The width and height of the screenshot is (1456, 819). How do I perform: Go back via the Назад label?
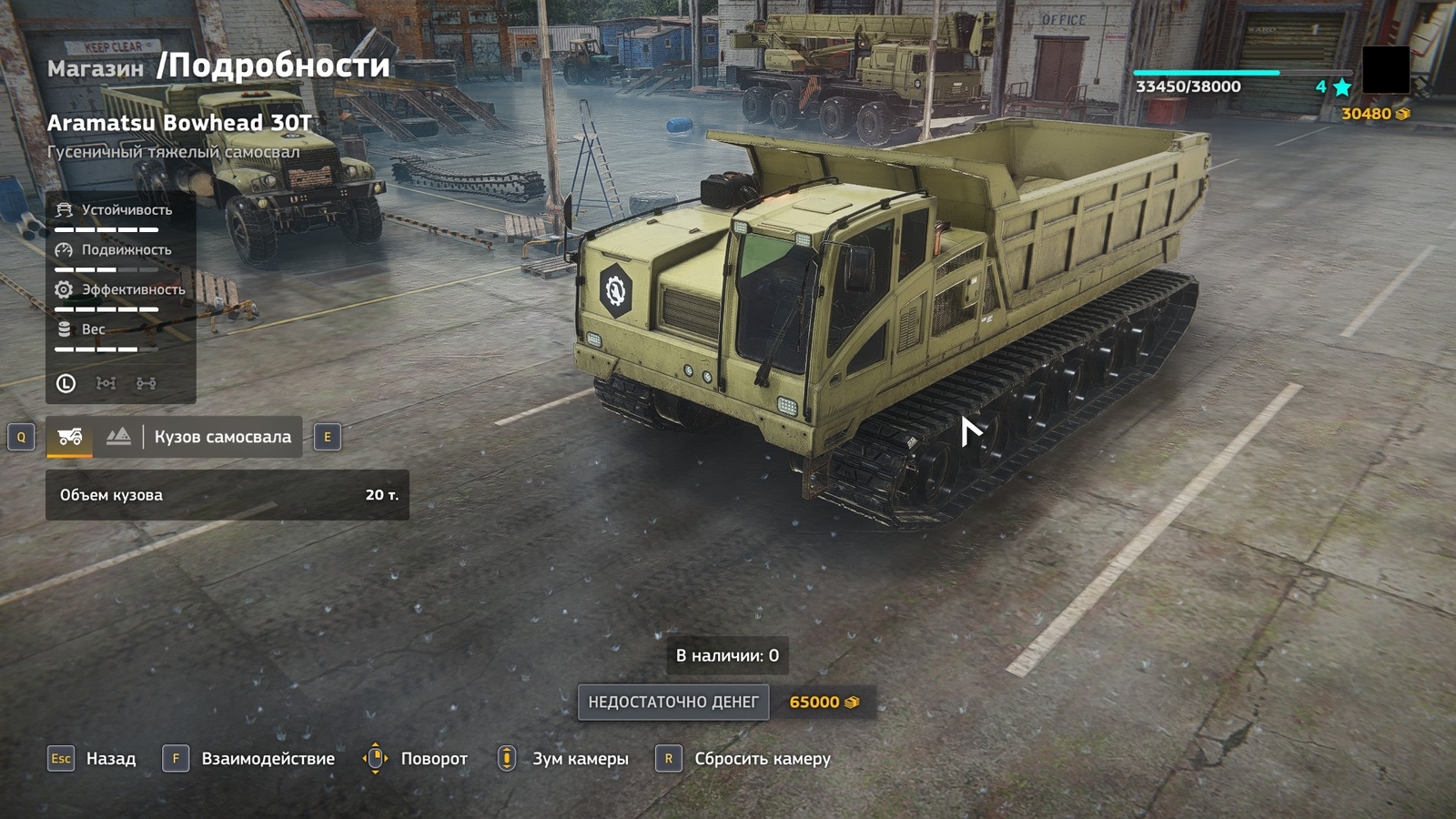(110, 759)
